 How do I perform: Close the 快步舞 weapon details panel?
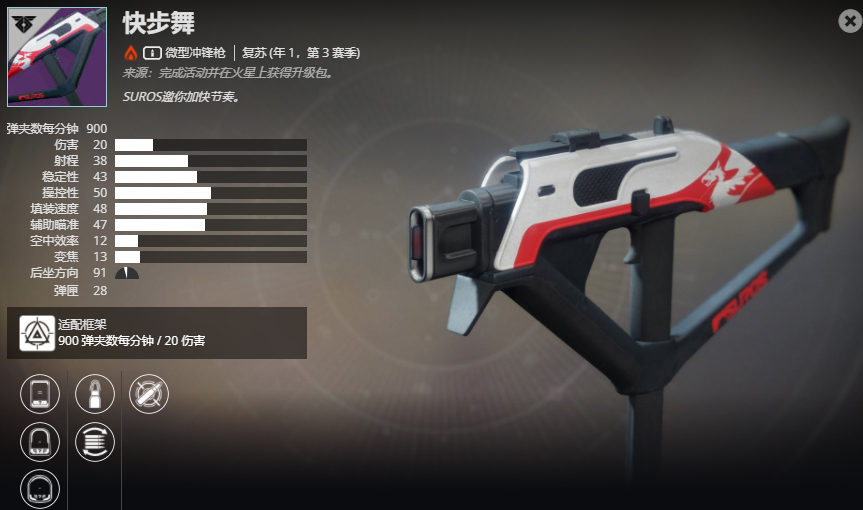coord(849,20)
